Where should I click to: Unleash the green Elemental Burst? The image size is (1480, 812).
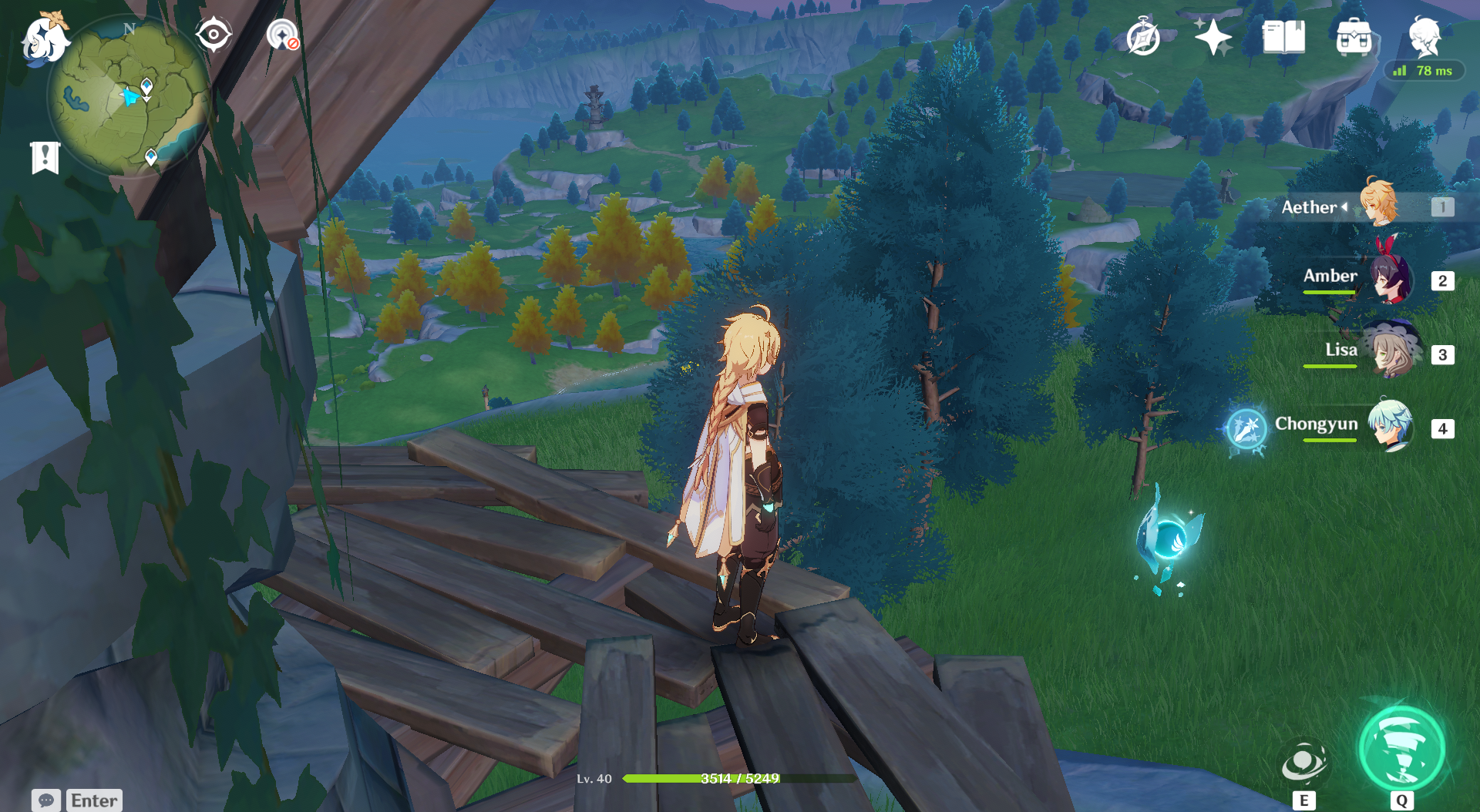click(1402, 749)
